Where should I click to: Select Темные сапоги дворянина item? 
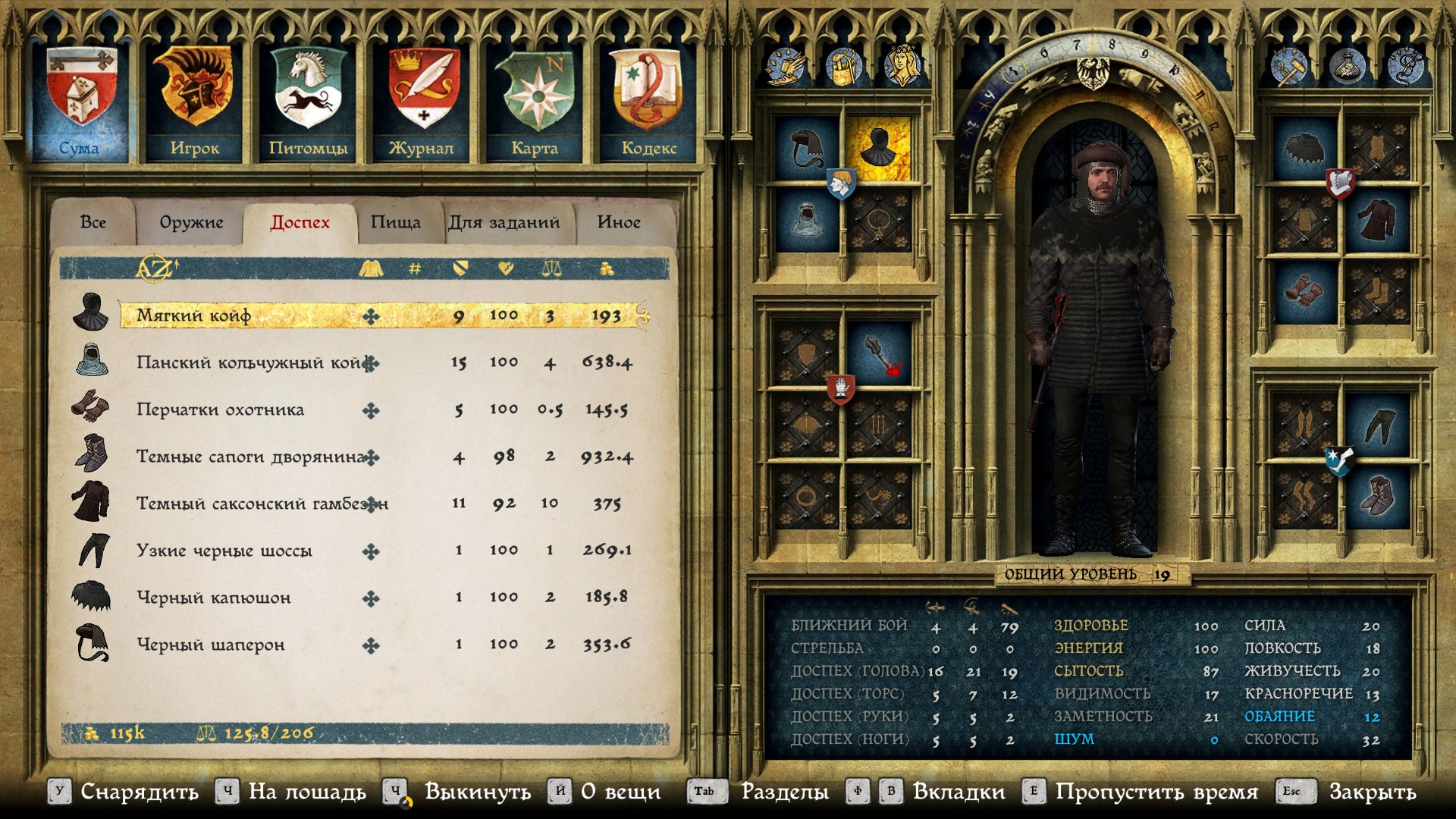[250, 457]
